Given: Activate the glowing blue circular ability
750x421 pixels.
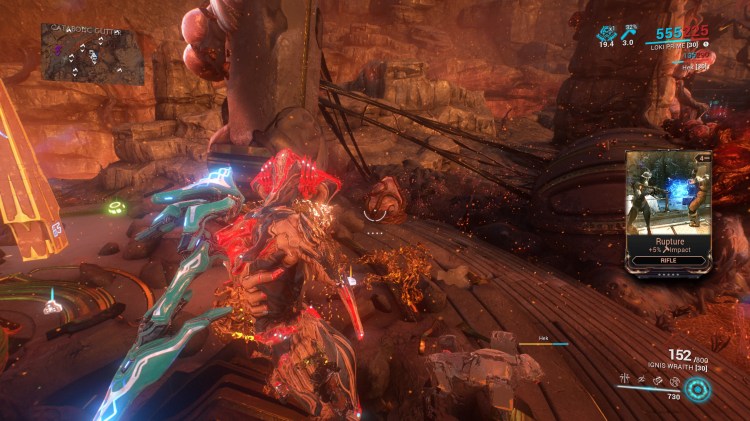Looking at the screenshot, I should point(698,389).
